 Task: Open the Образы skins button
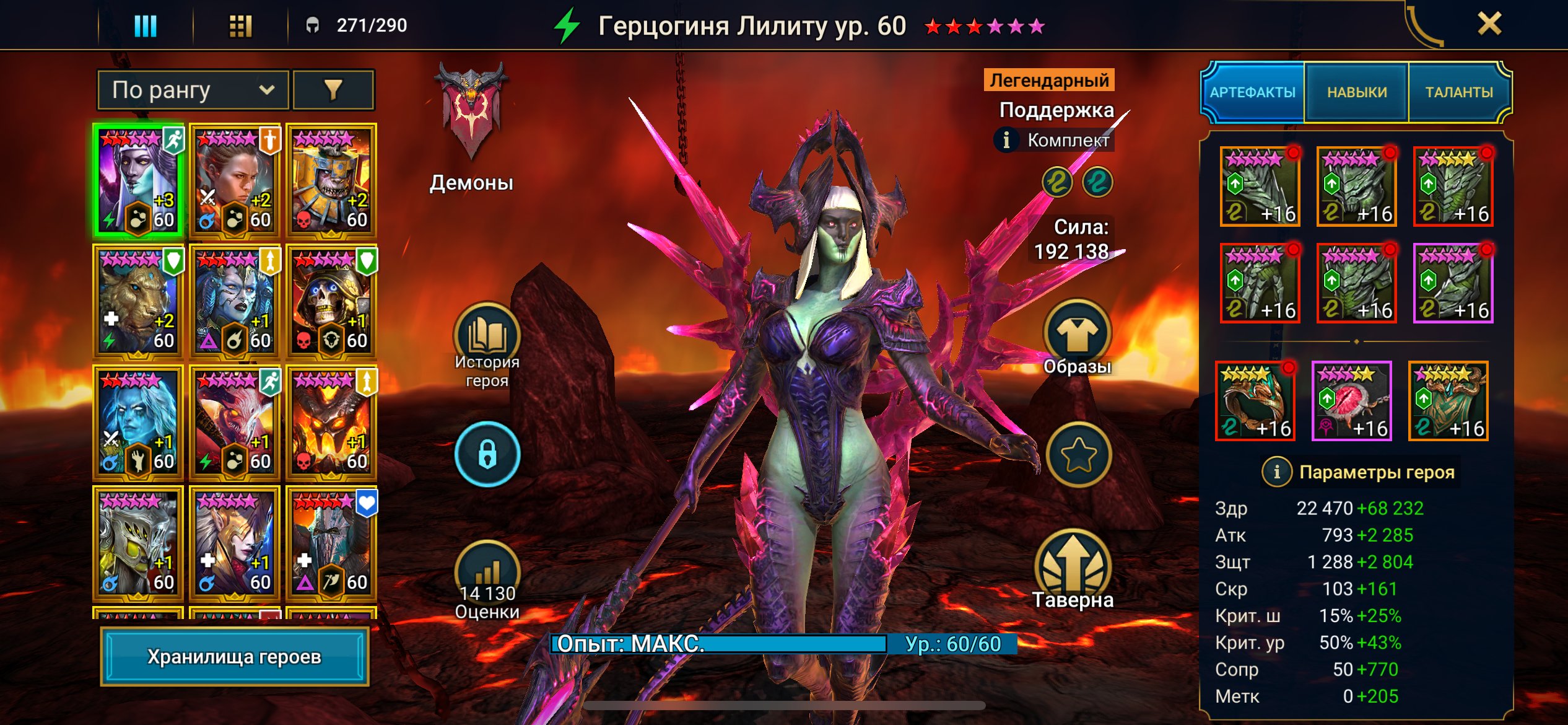pyautogui.click(x=1078, y=335)
